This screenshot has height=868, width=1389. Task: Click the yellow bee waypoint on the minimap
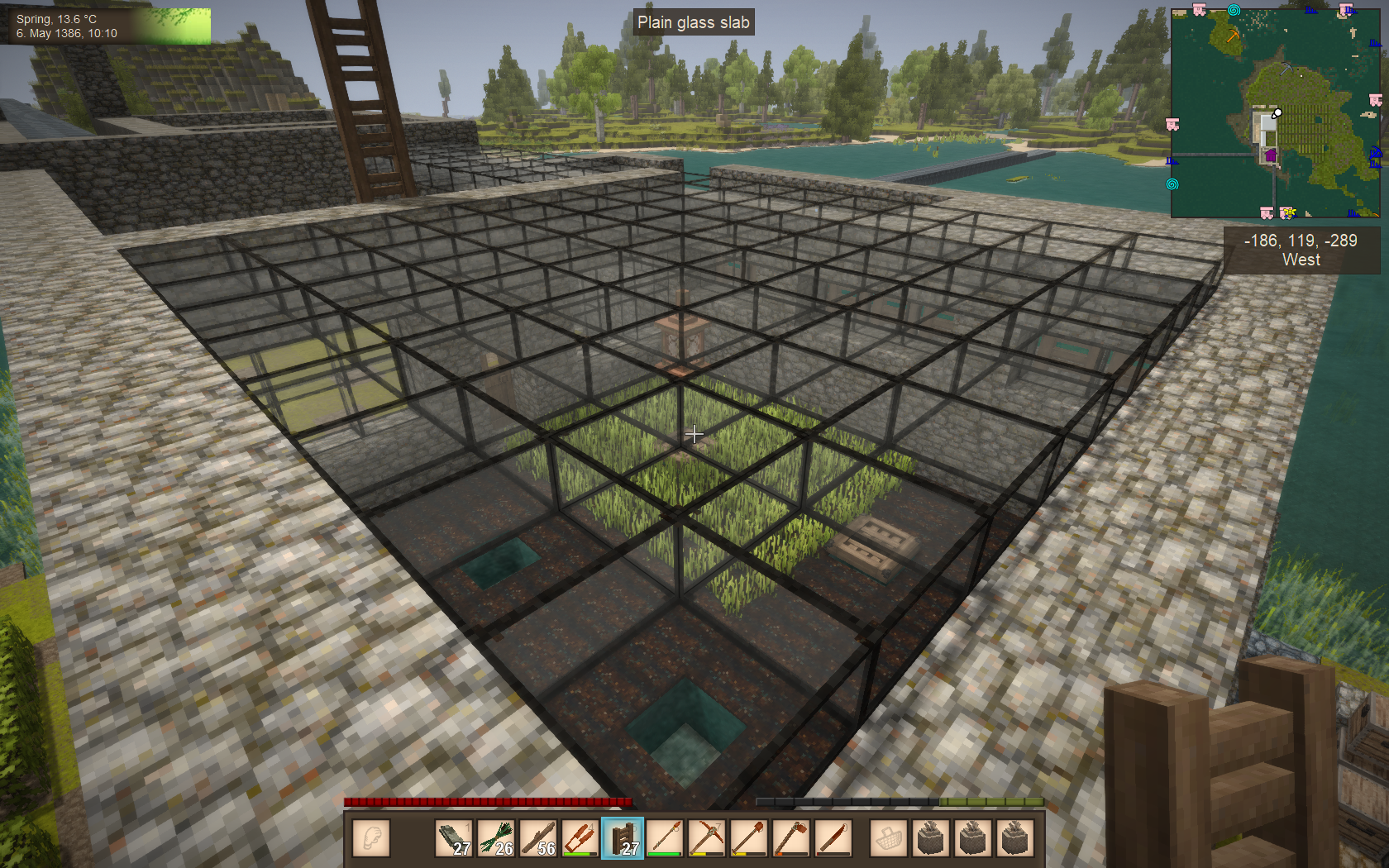(1288, 212)
